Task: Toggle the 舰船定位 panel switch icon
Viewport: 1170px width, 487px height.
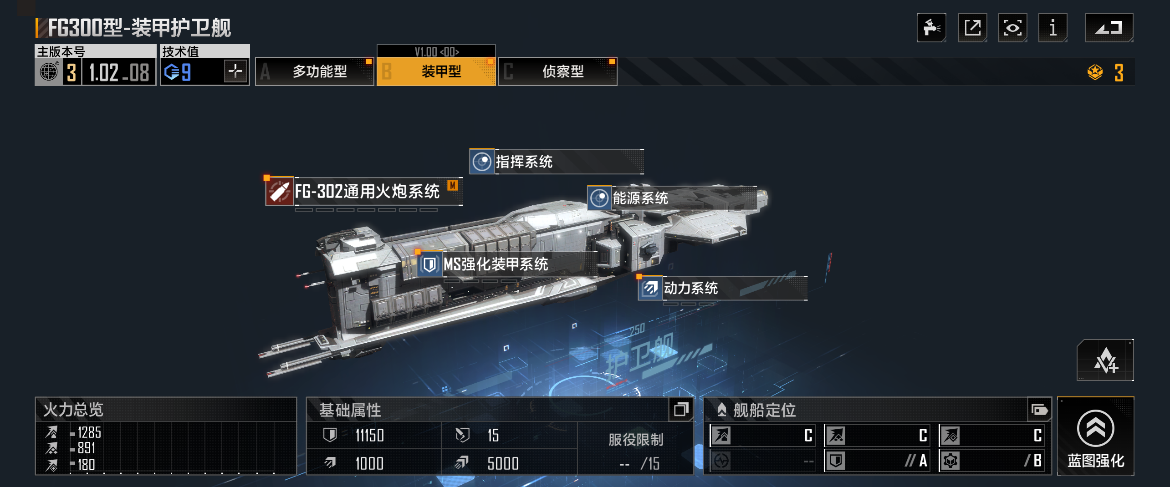Action: point(1039,409)
